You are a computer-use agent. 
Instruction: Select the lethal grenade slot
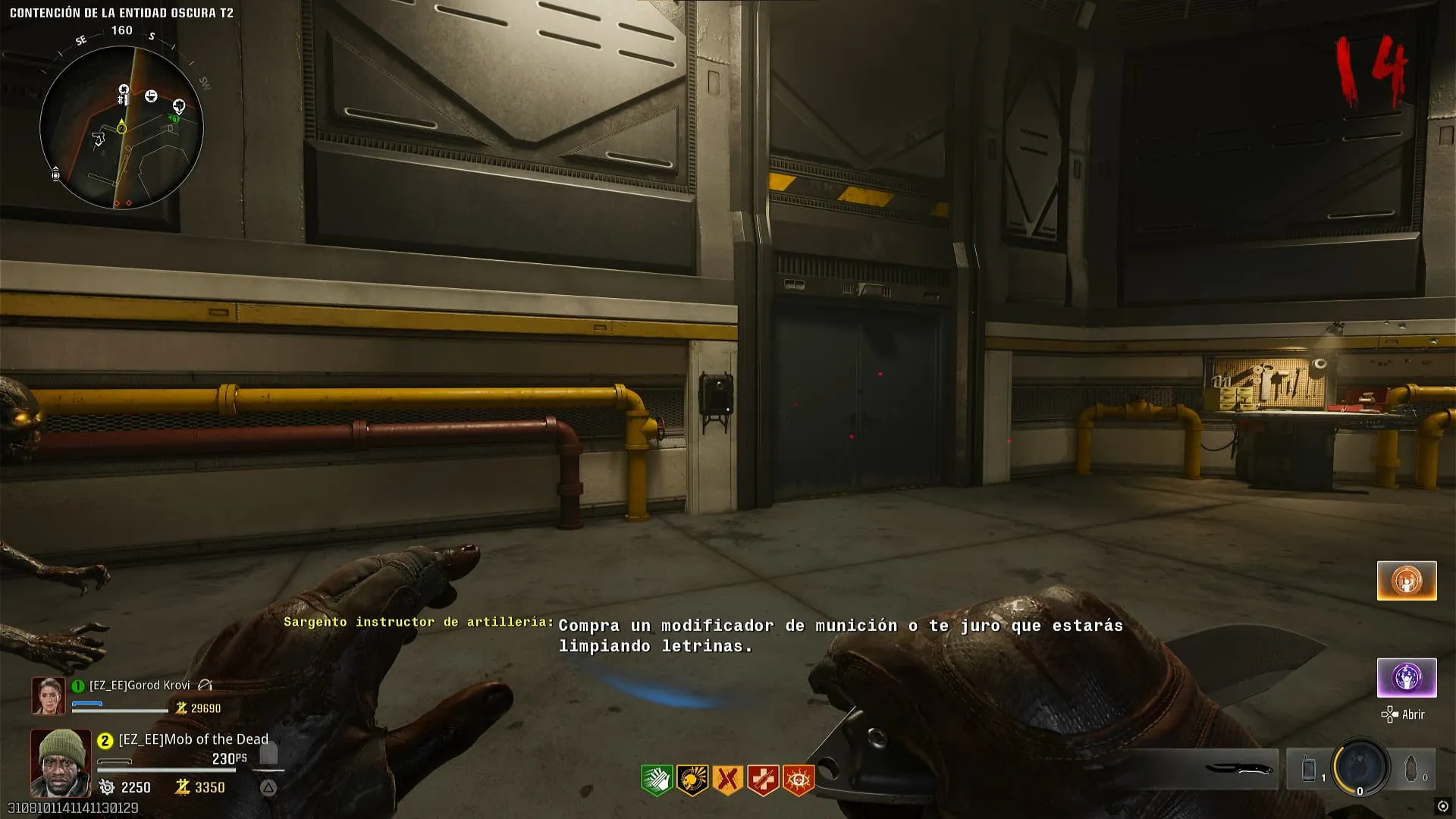[1411, 769]
